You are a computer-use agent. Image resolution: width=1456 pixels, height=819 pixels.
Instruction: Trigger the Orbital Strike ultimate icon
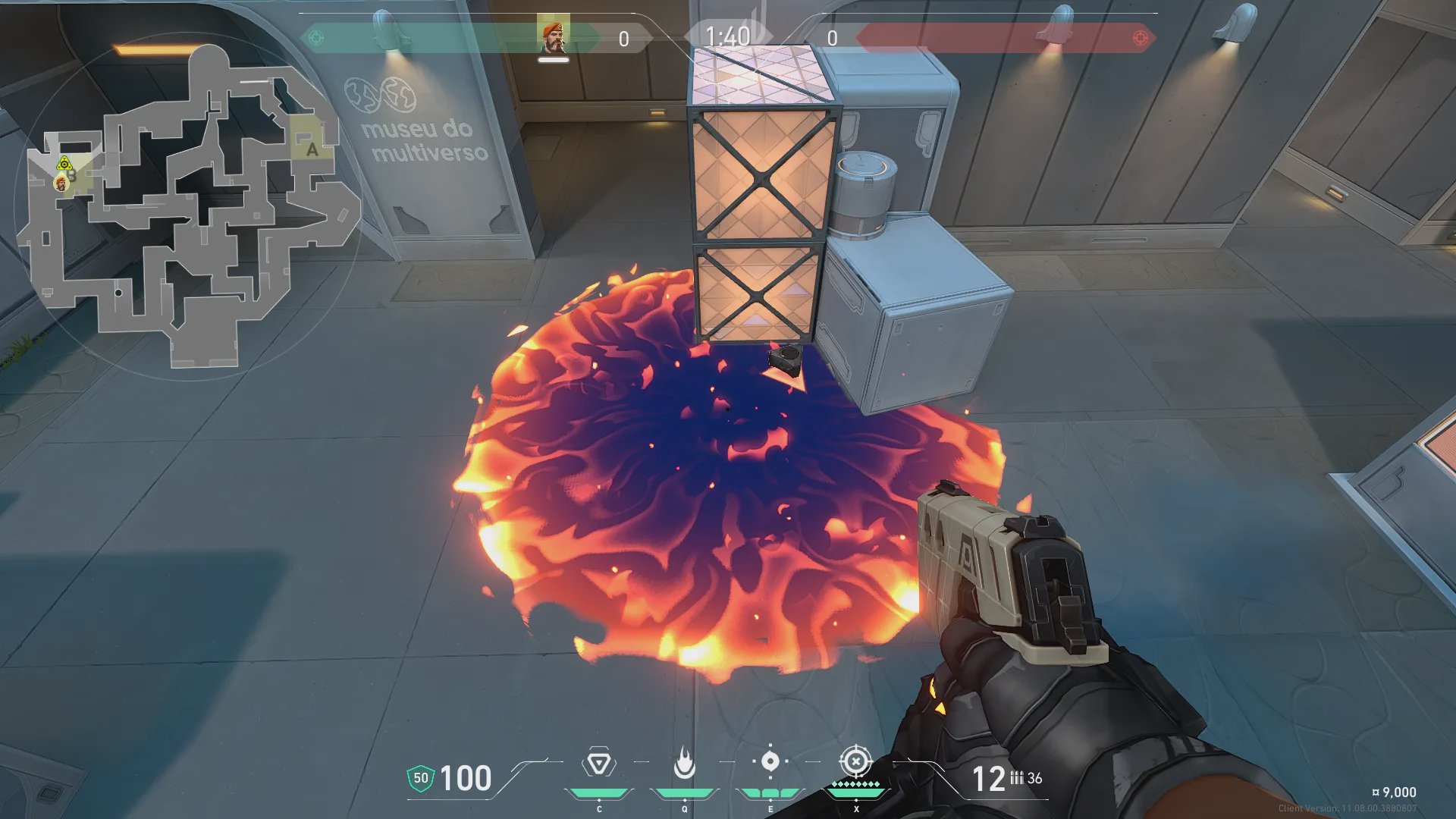pos(855,761)
